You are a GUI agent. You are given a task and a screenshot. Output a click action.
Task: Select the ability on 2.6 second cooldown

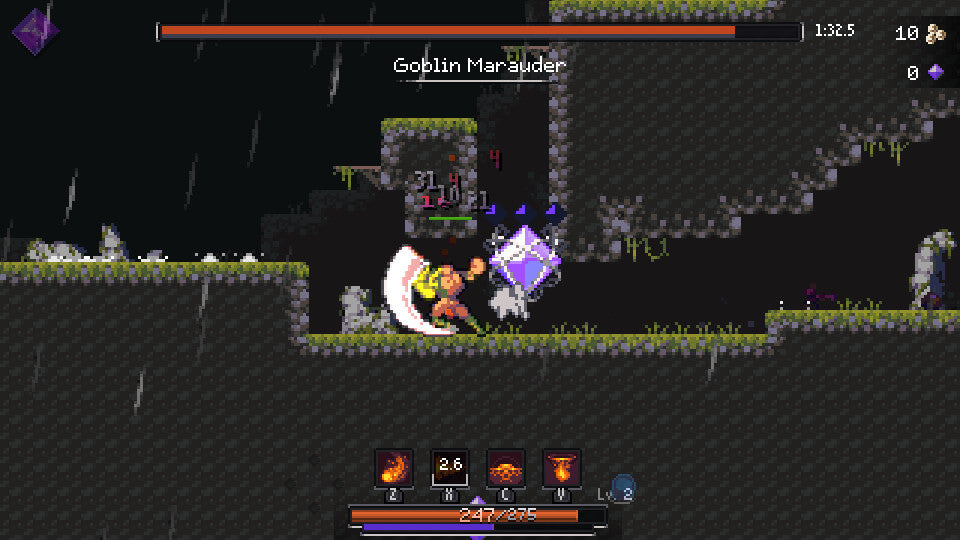[x=450, y=467]
